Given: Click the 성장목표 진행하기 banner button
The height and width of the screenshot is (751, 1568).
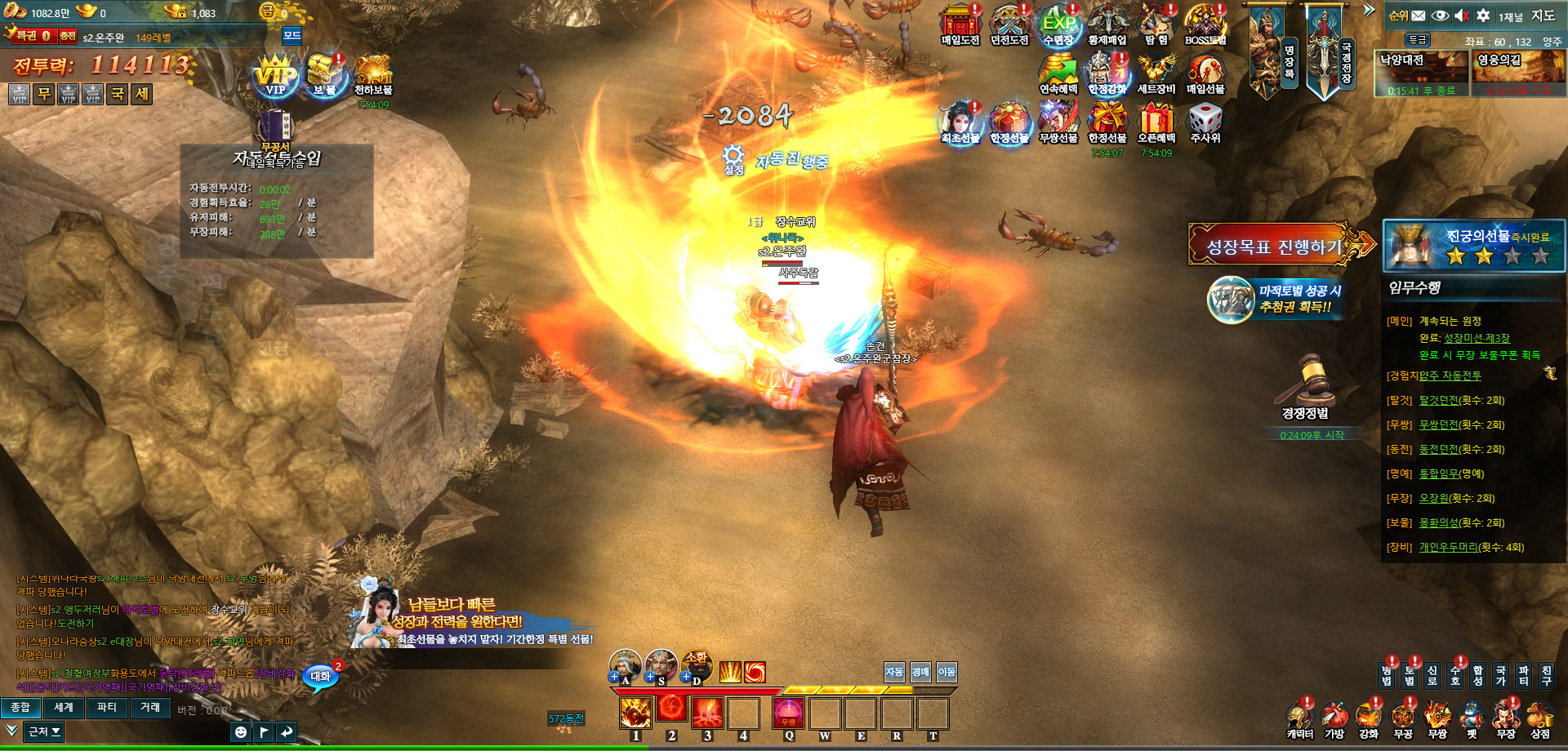Looking at the screenshot, I should click(x=1274, y=245).
